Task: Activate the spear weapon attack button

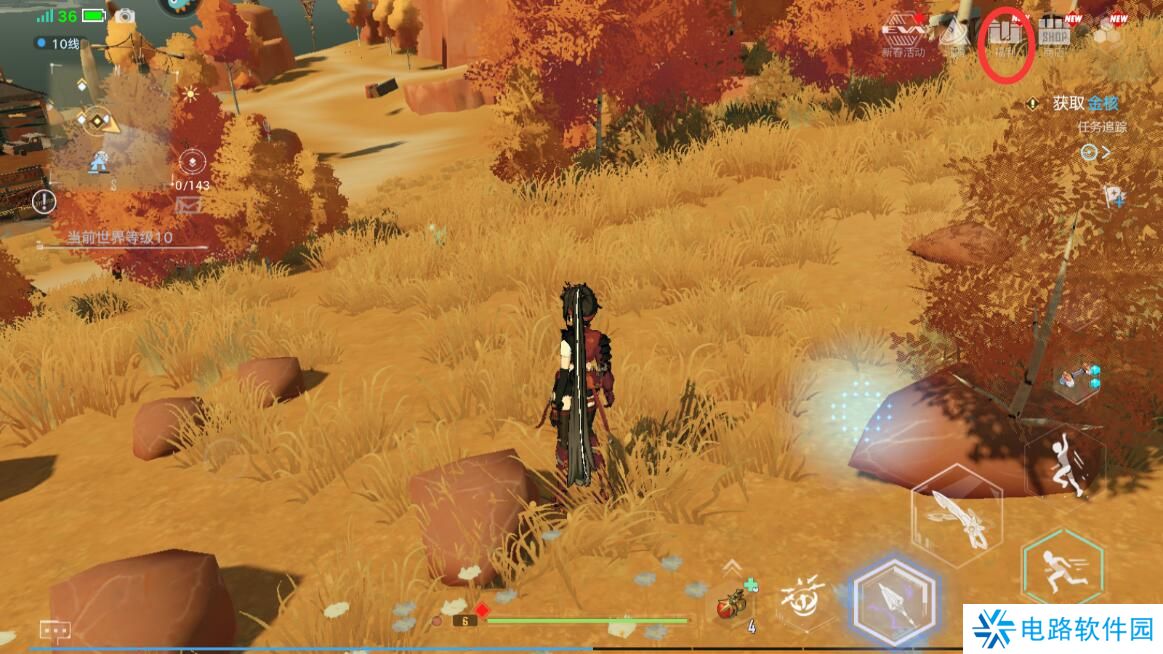Action: tap(894, 600)
